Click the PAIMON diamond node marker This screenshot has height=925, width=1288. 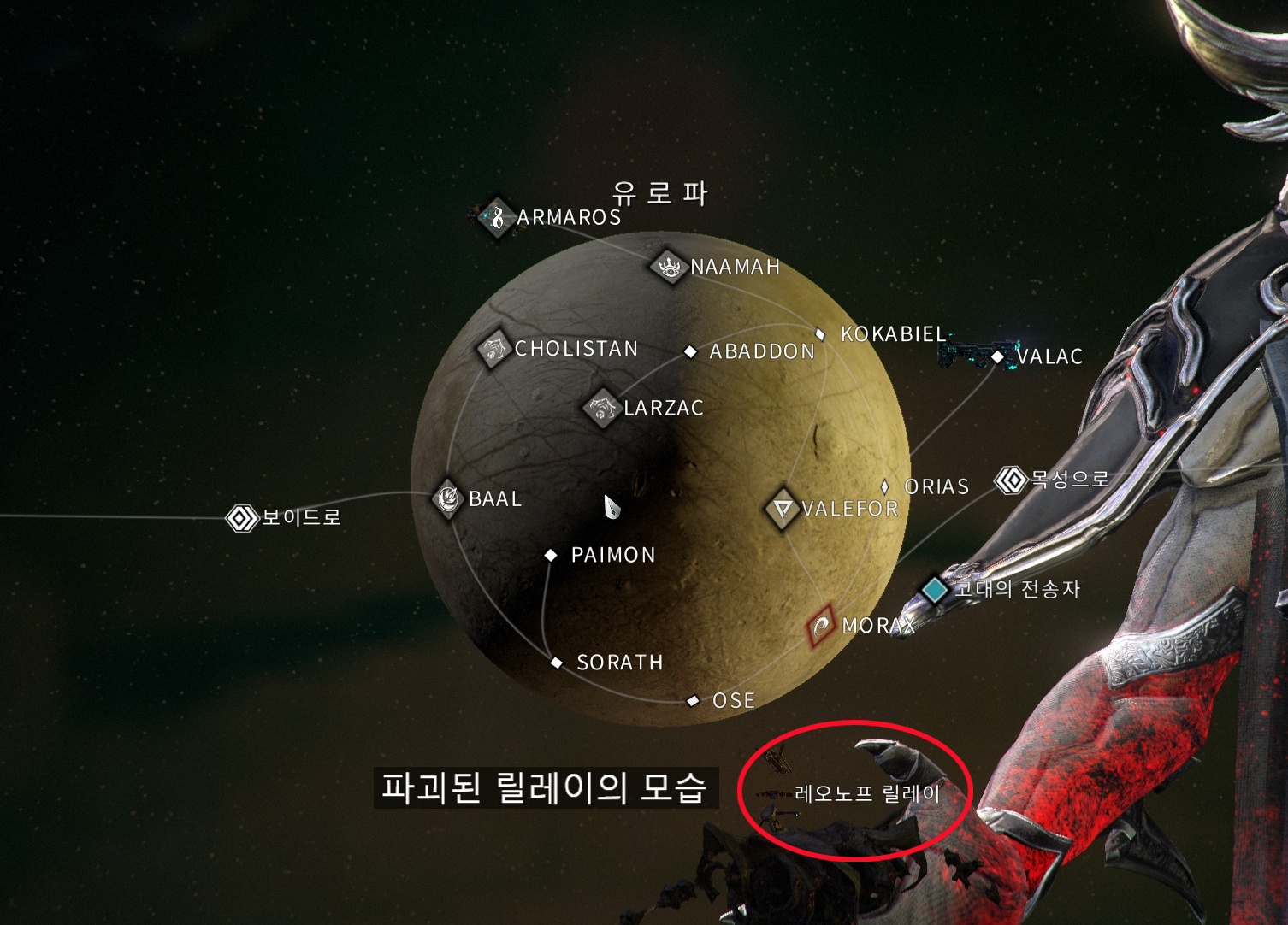[550, 556]
